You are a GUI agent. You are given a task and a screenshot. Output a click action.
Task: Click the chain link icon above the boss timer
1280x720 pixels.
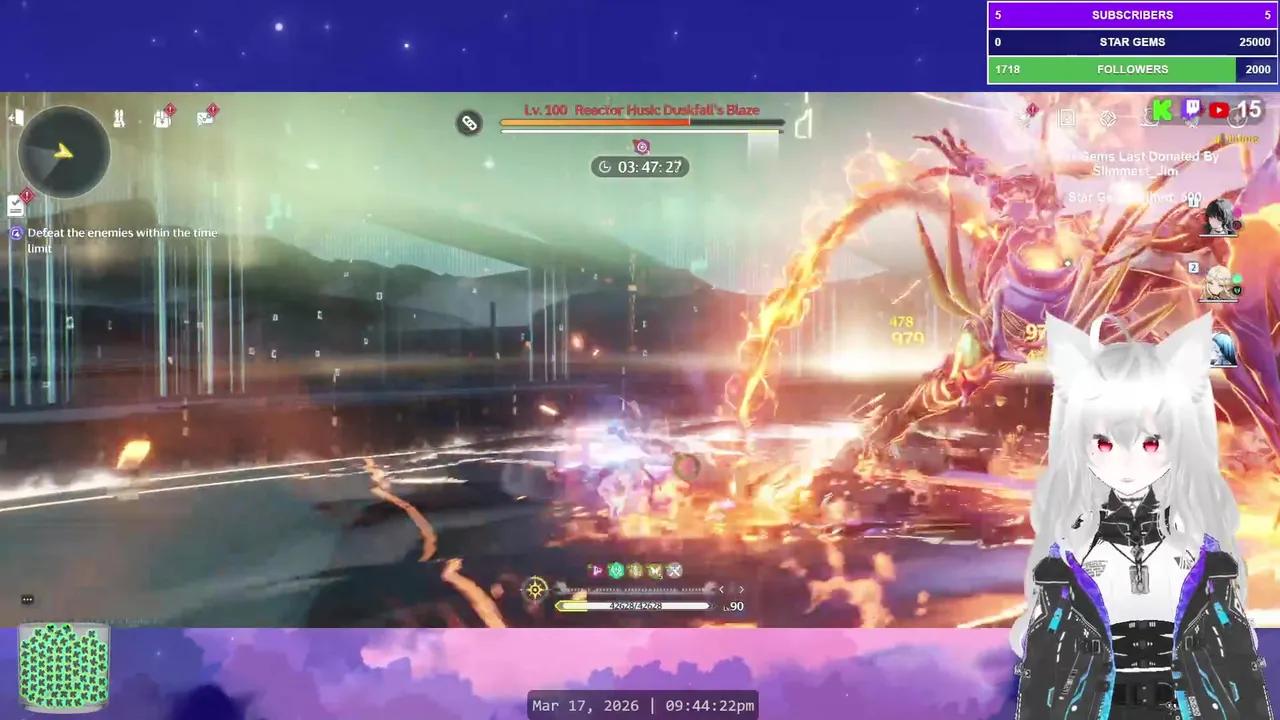pos(469,122)
